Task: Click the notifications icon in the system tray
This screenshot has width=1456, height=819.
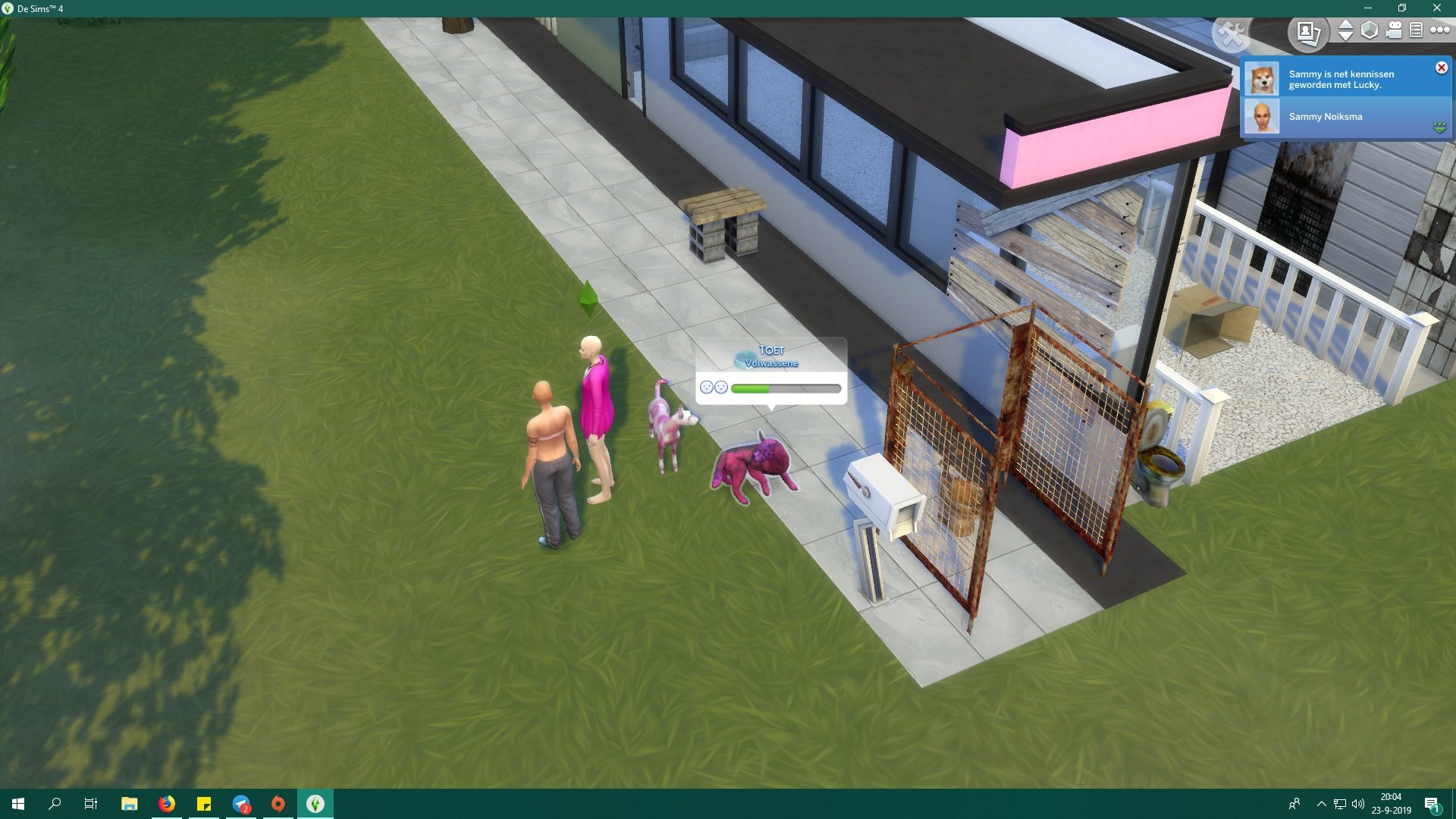Action: point(1433,804)
